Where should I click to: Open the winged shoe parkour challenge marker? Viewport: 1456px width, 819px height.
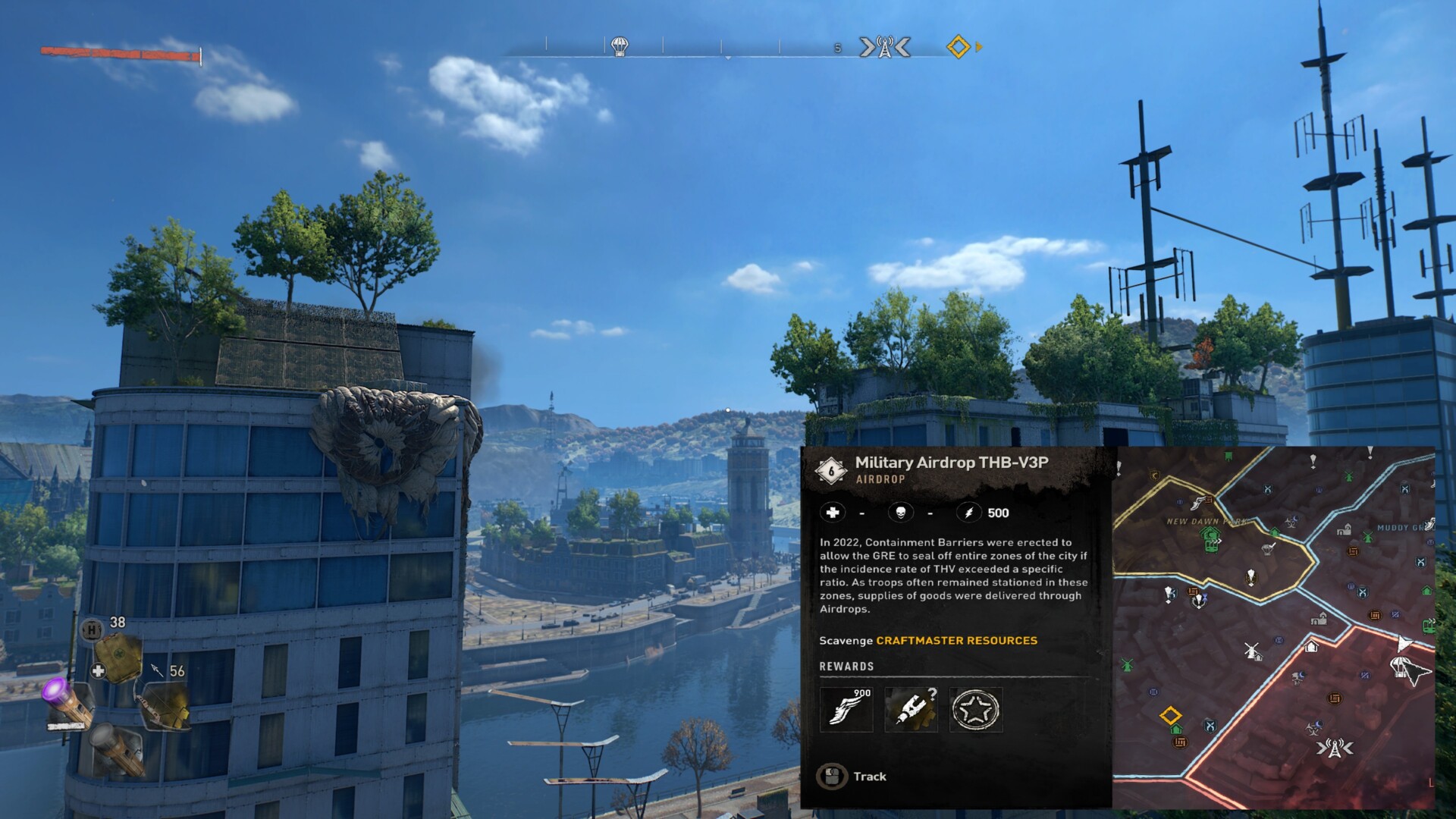pyautogui.click(x=1199, y=502)
